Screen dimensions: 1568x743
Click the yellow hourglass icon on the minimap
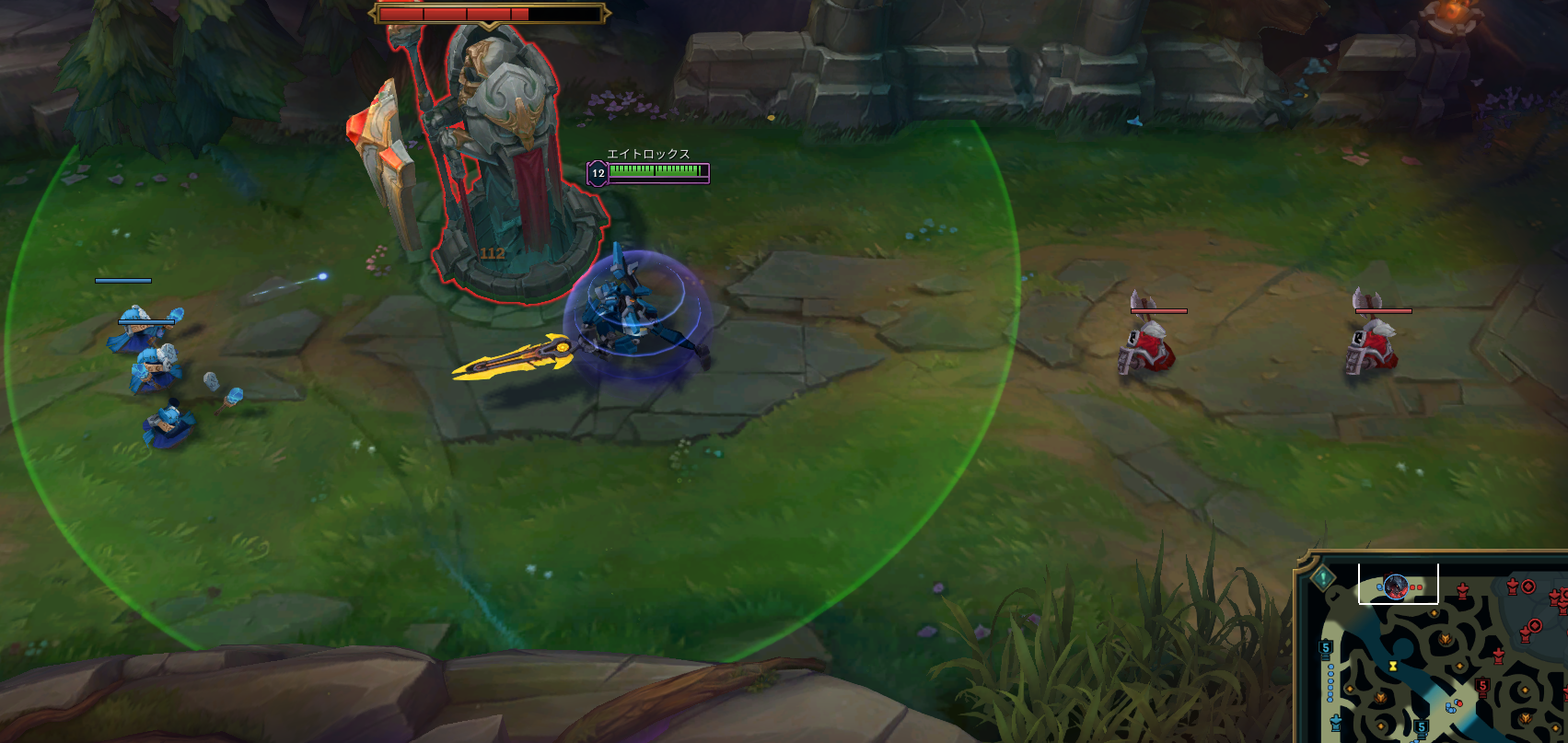coord(1393,666)
